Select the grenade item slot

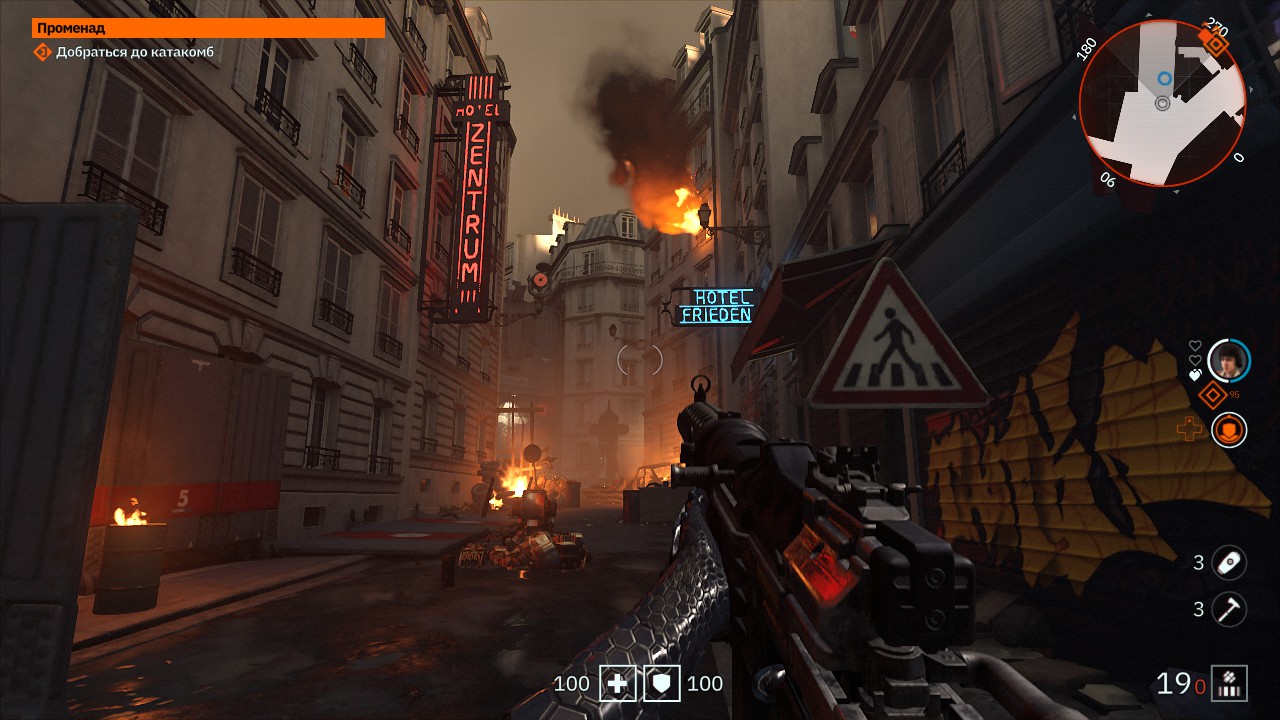click(1229, 563)
